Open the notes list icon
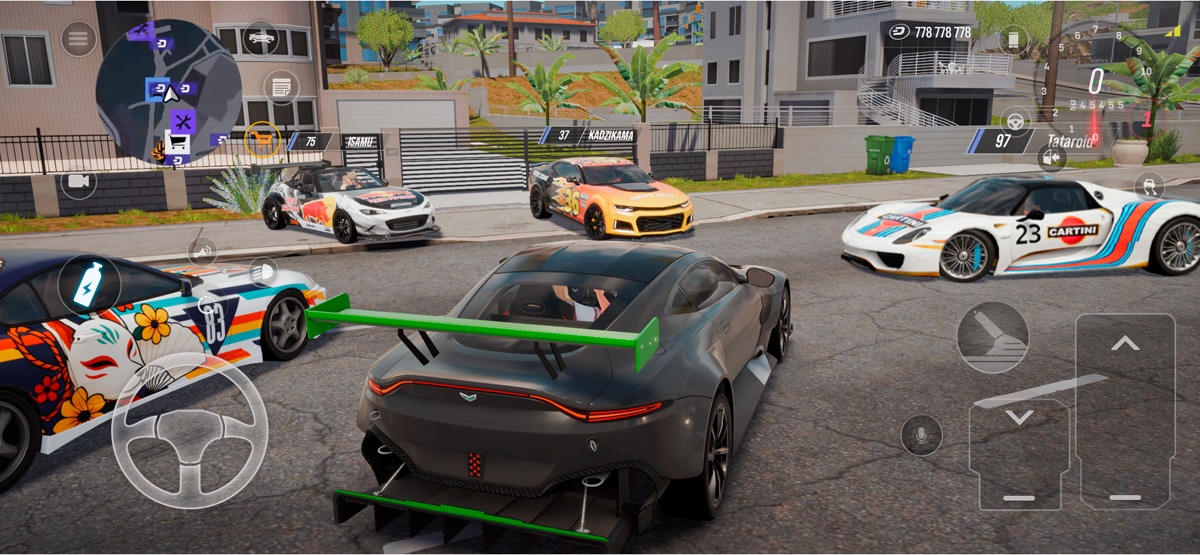Viewport: 1200px width, 555px height. (281, 87)
